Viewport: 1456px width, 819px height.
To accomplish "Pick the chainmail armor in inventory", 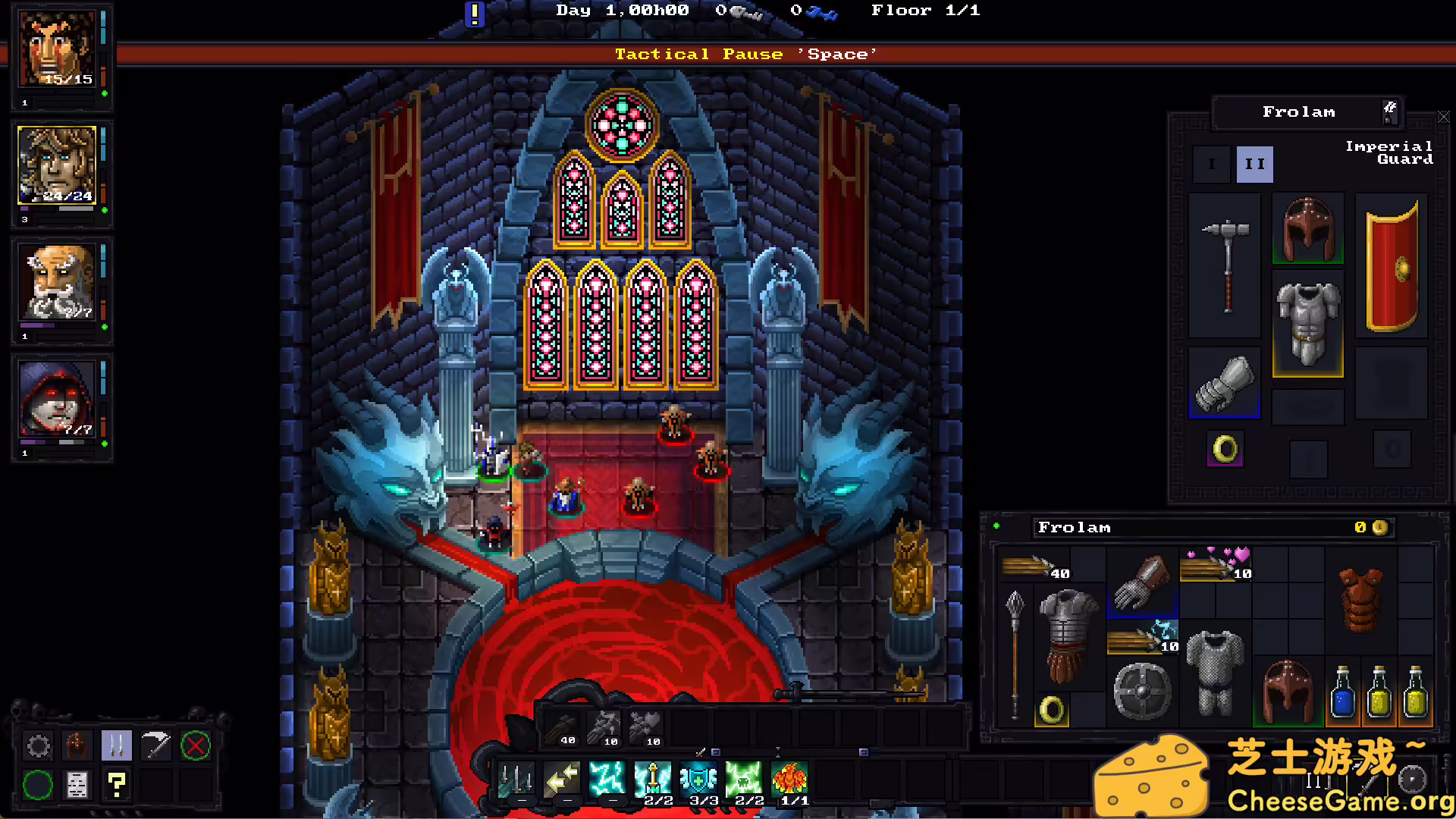I will (1215, 672).
